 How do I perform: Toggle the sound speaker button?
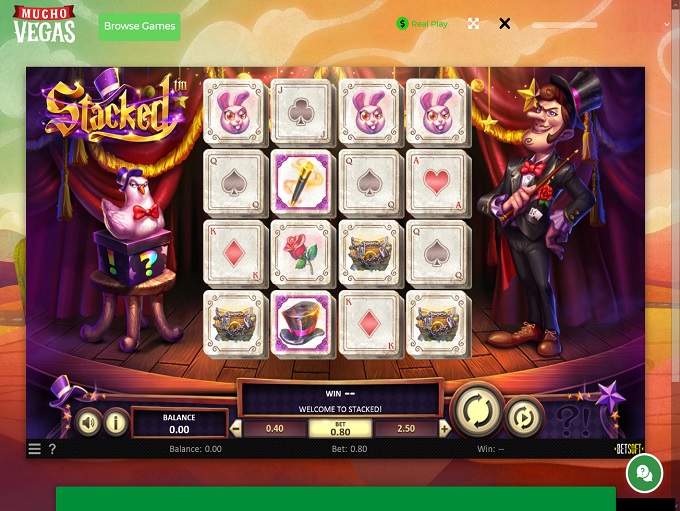tap(89, 423)
